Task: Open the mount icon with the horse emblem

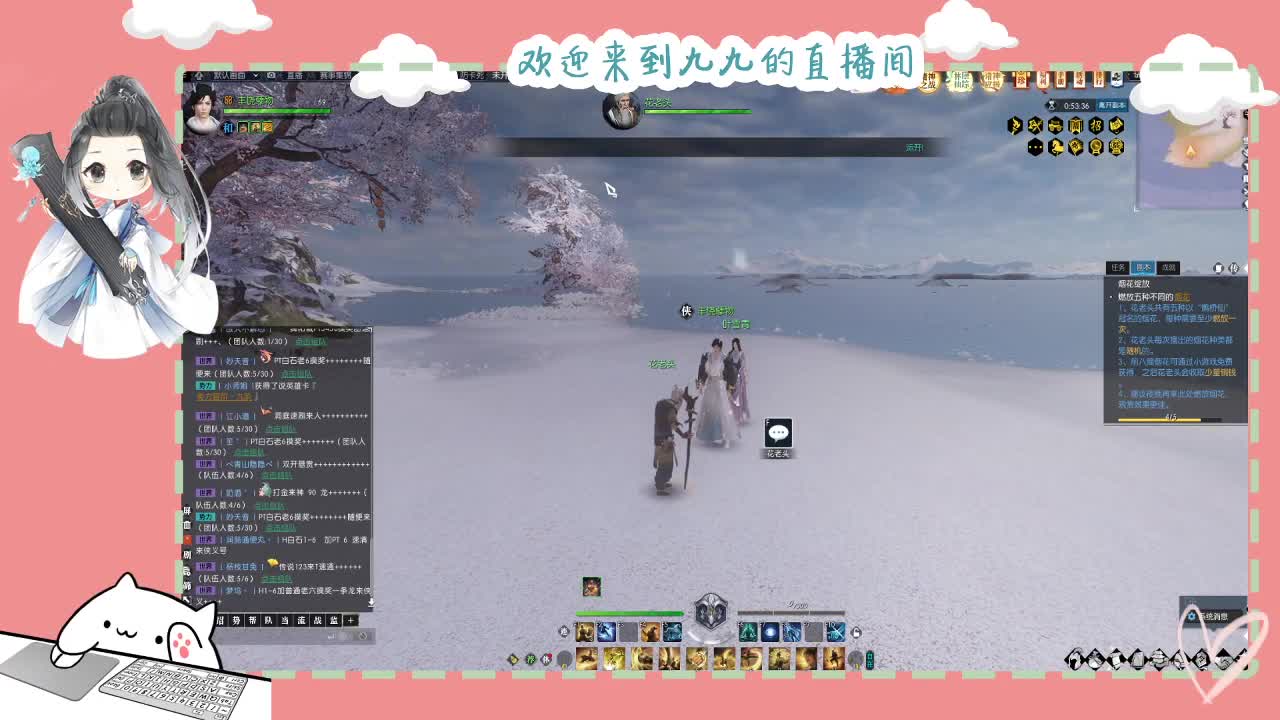Action: 1057,147
